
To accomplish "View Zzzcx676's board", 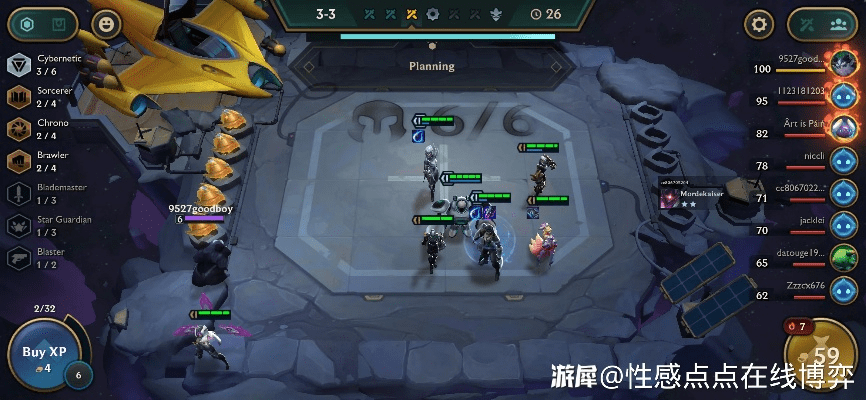I will coord(843,290).
